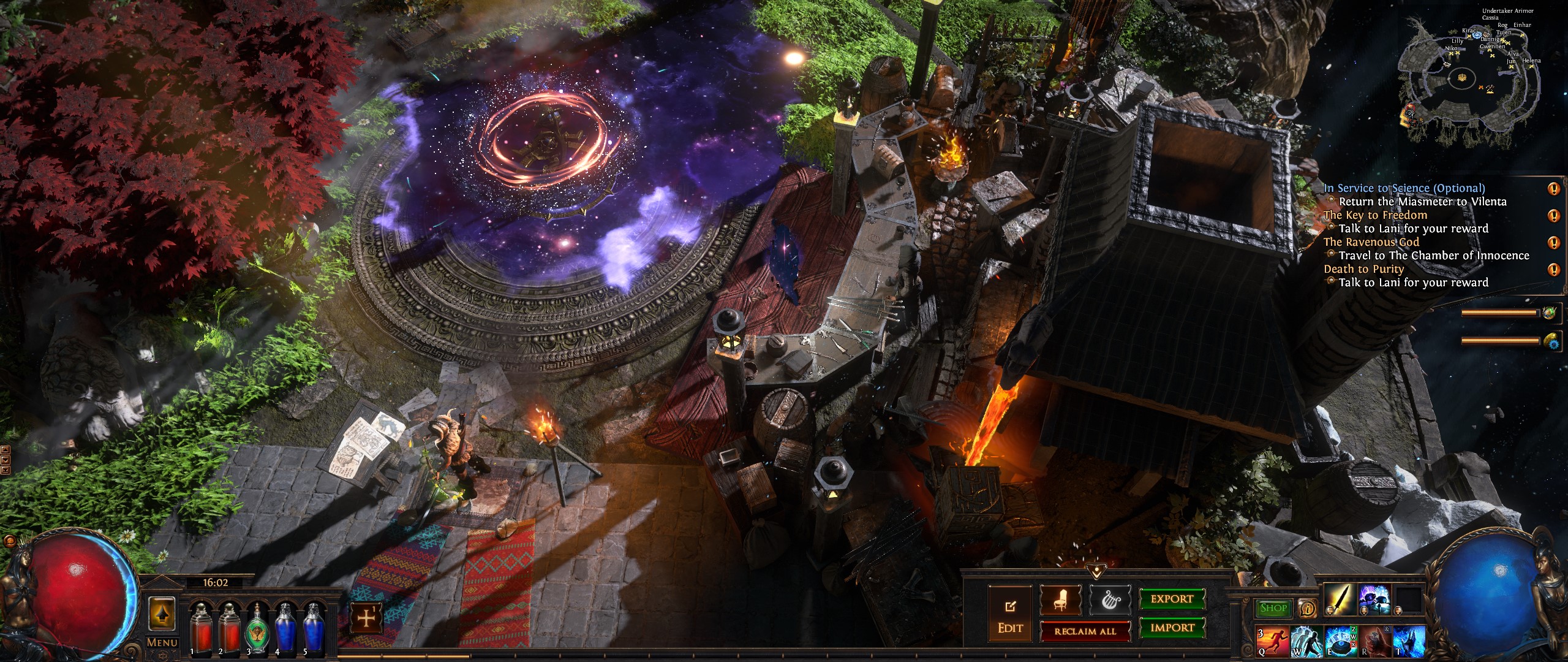Open the green Shop button
The width and height of the screenshot is (1568, 662).
(1273, 608)
